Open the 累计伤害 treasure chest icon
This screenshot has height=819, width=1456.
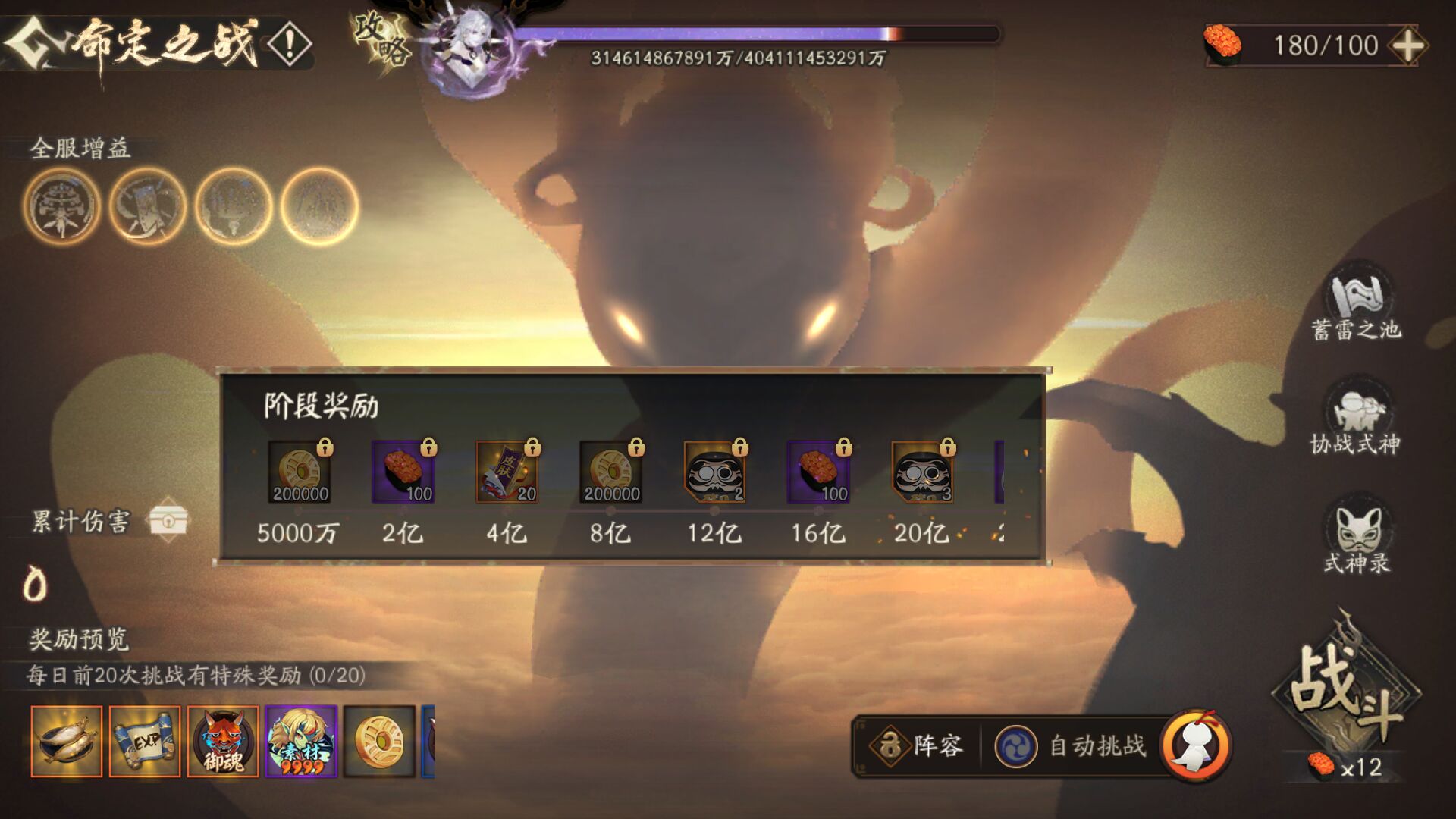pyautogui.click(x=168, y=520)
